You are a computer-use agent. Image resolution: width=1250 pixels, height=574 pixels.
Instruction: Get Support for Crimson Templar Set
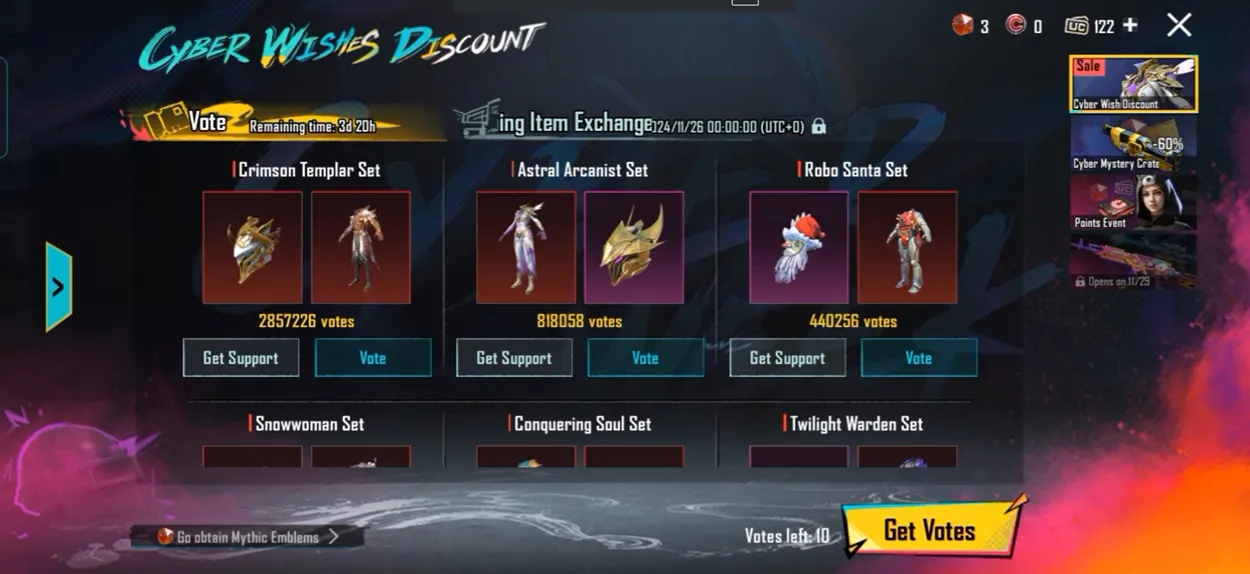pos(241,358)
